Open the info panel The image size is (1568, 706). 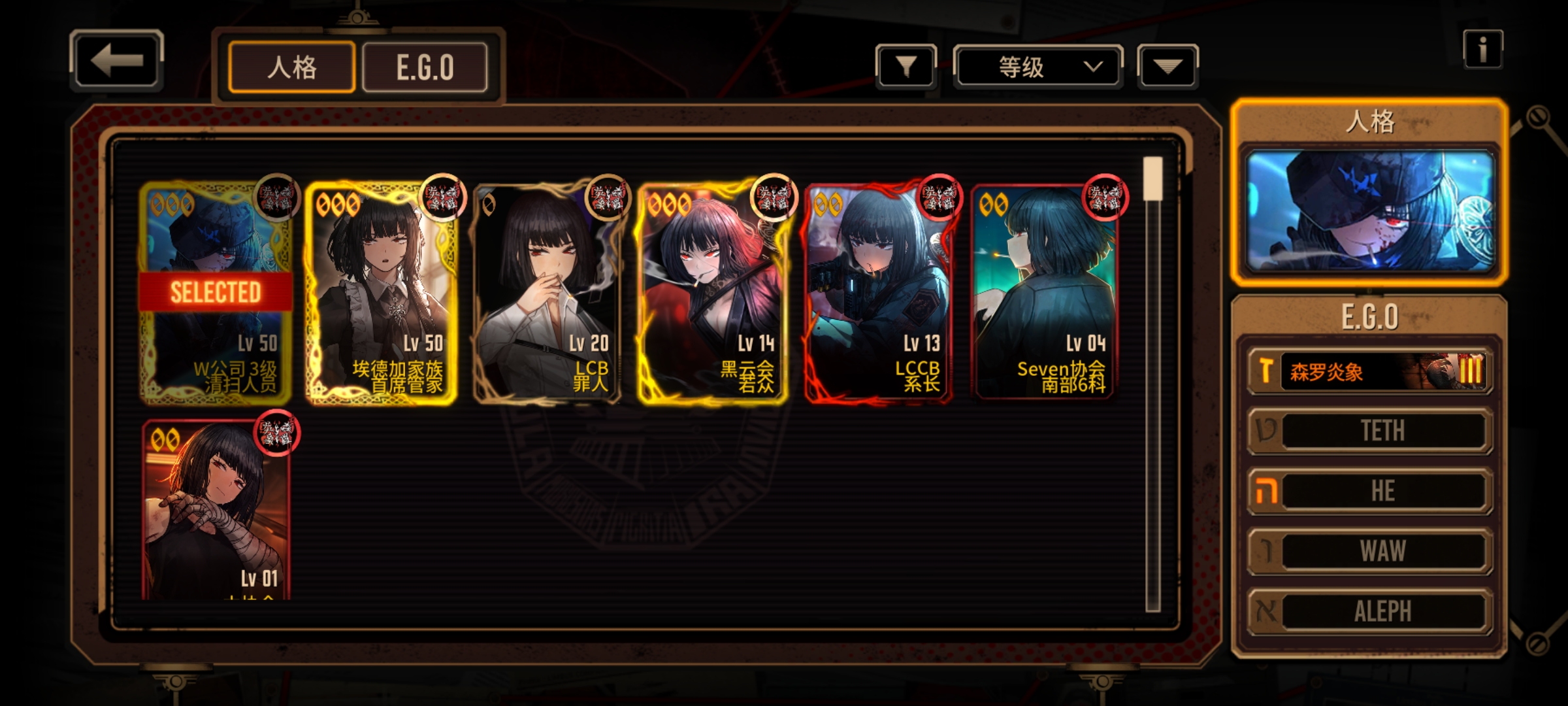1482,49
